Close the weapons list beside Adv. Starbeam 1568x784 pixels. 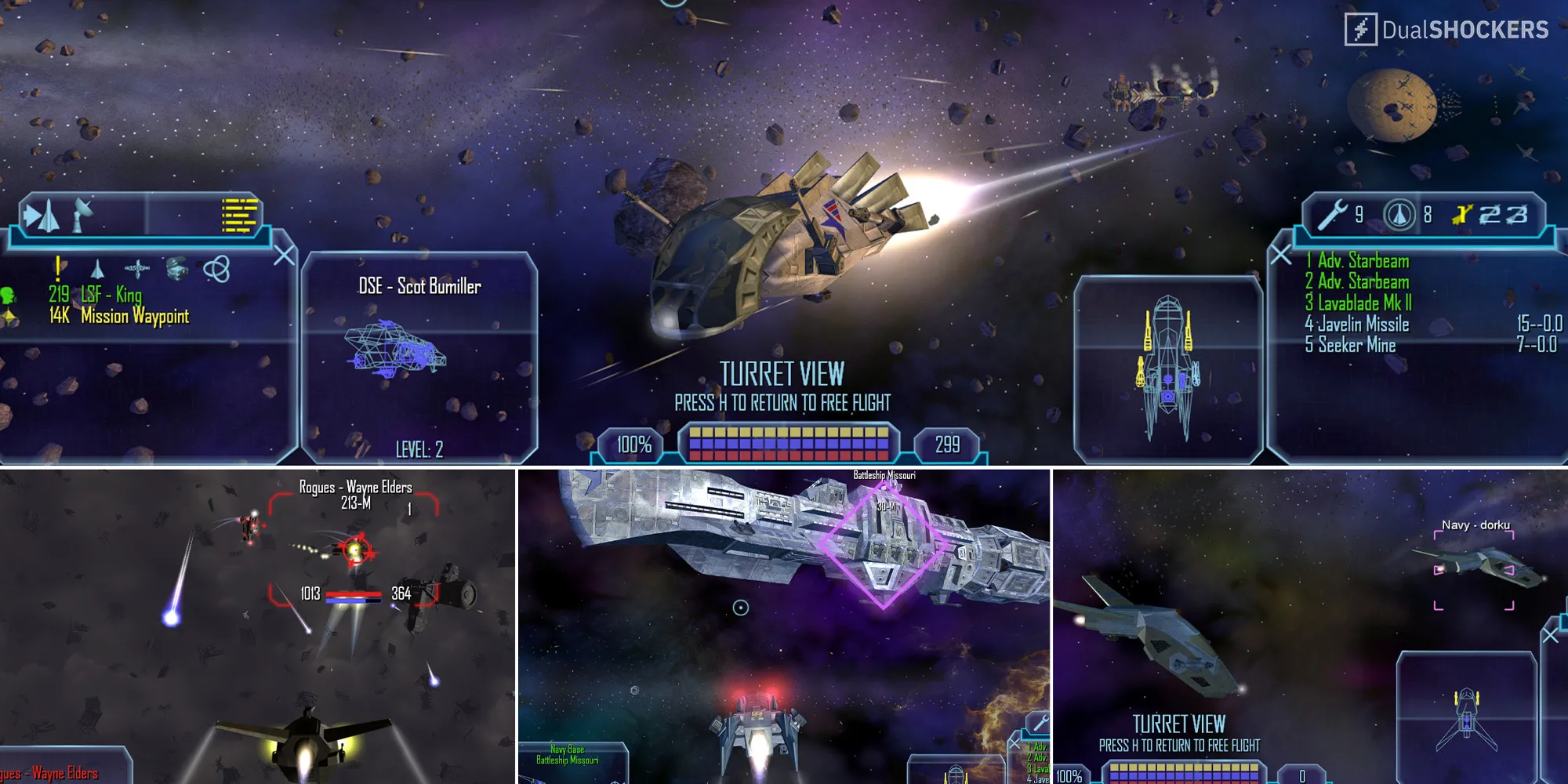(1280, 255)
